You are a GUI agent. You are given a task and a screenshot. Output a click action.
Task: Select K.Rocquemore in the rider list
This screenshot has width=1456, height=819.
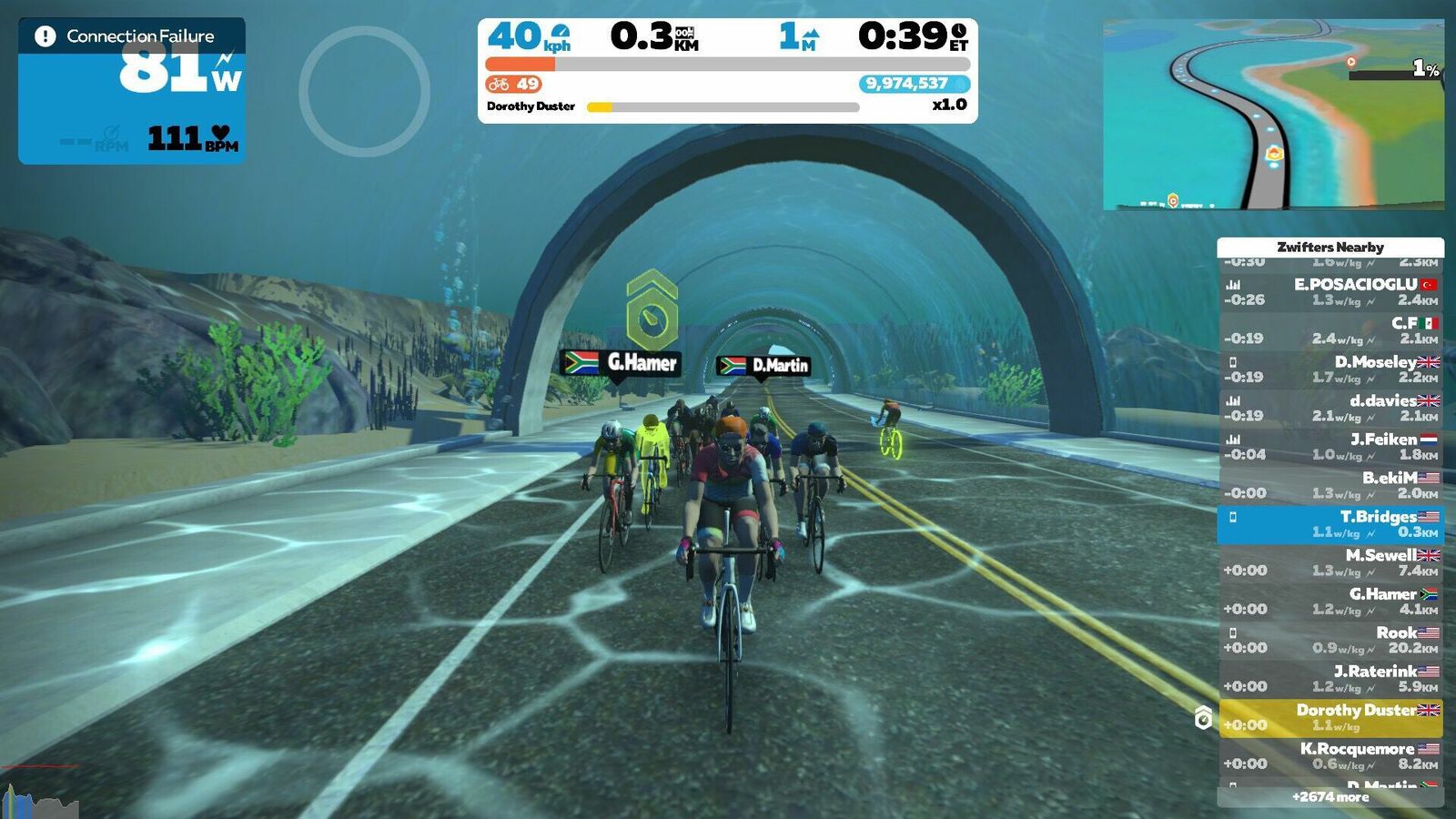click(x=1330, y=756)
